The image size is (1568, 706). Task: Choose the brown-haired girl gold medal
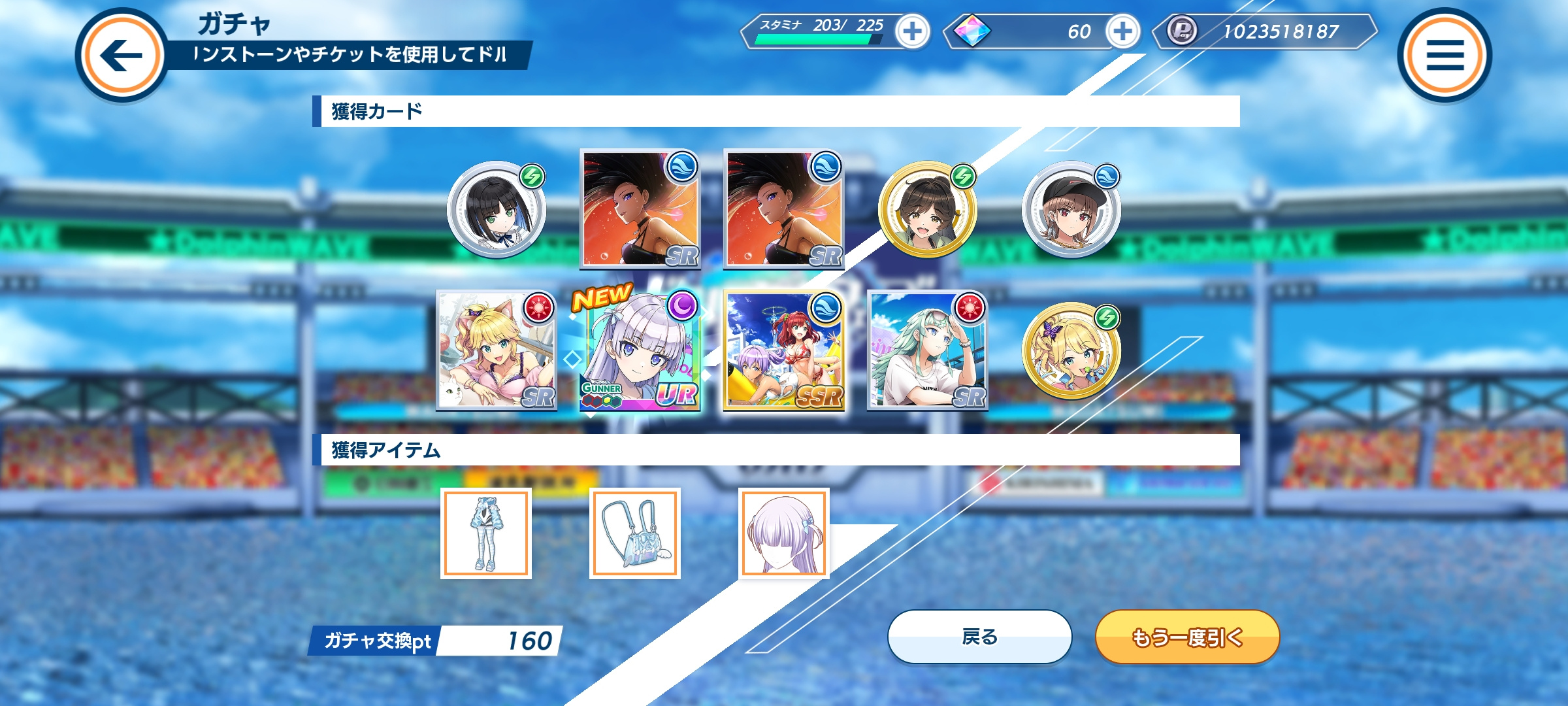click(927, 210)
